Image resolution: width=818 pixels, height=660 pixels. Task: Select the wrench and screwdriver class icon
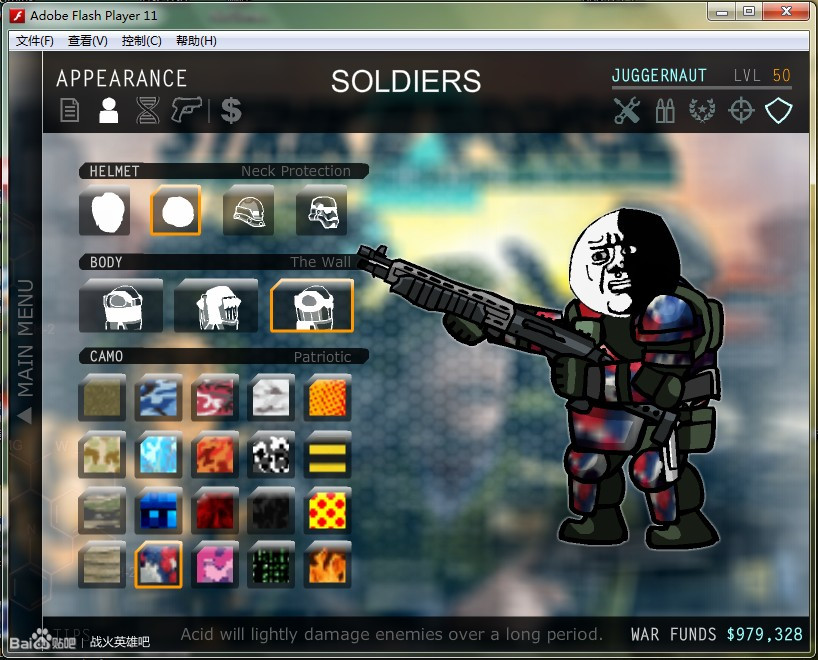(x=627, y=111)
